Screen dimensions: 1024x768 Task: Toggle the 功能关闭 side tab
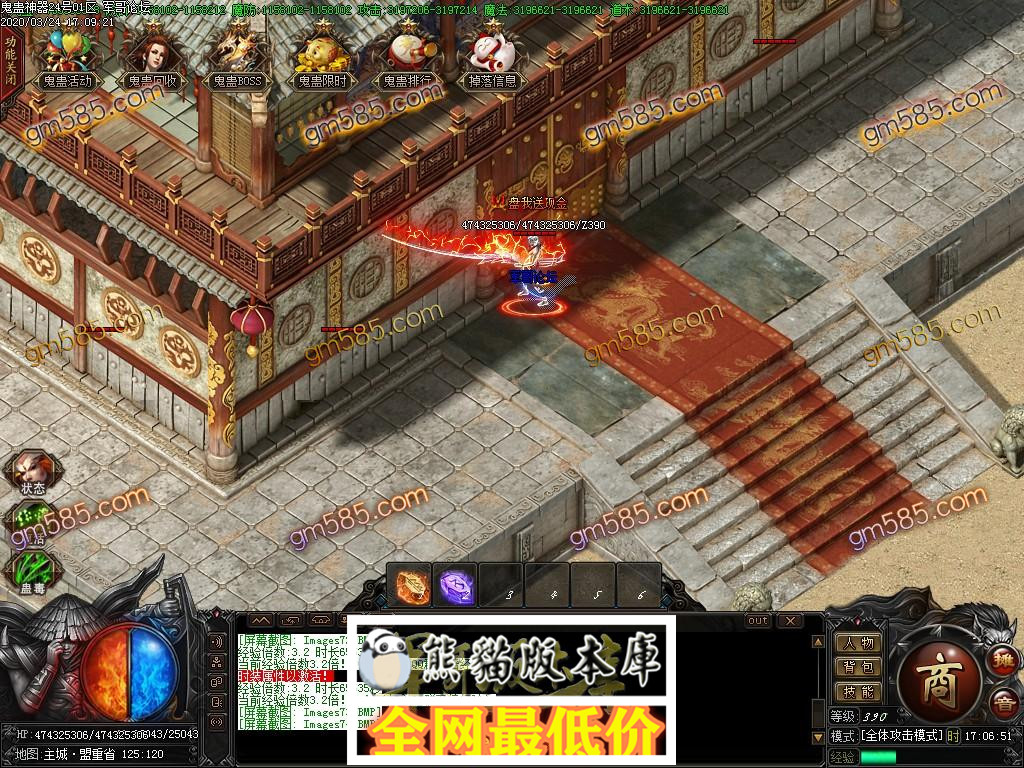pos(11,61)
